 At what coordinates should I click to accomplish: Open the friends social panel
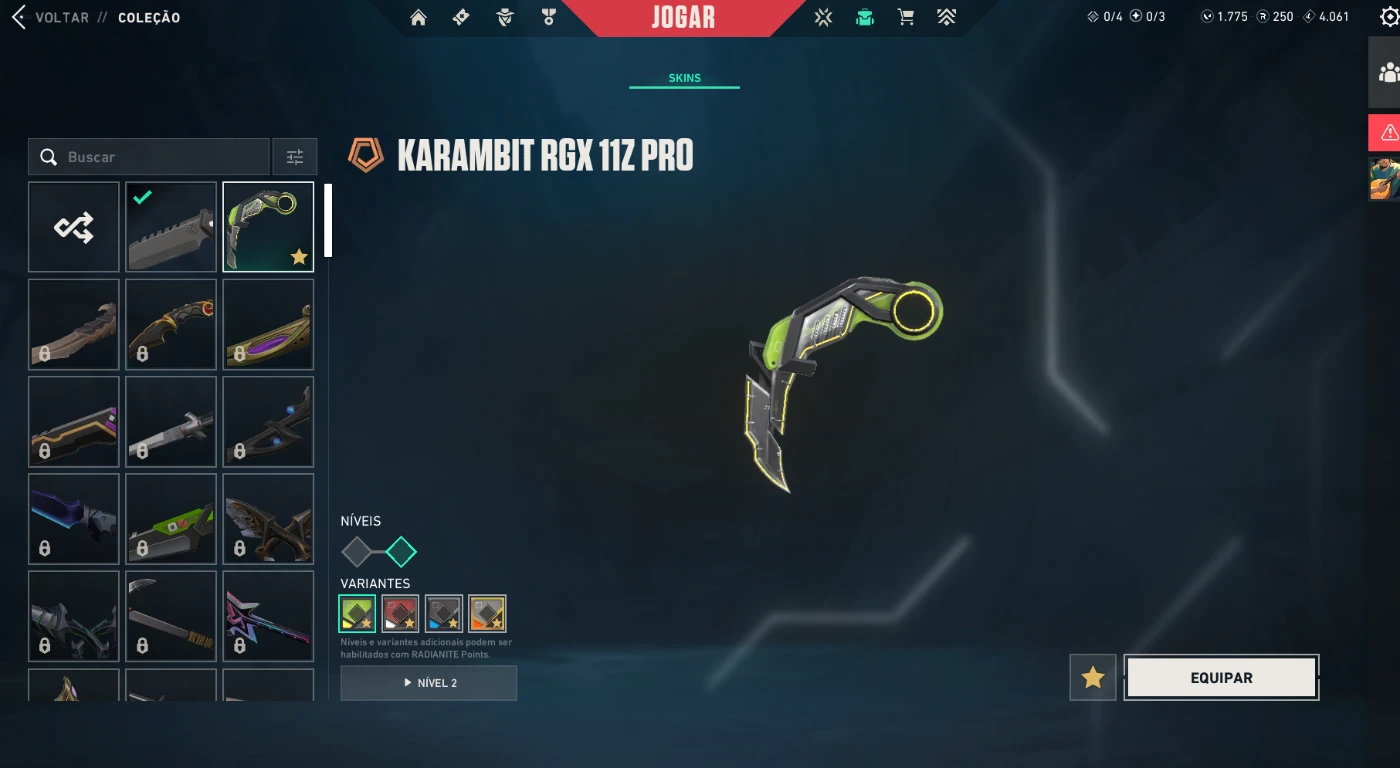1387,73
